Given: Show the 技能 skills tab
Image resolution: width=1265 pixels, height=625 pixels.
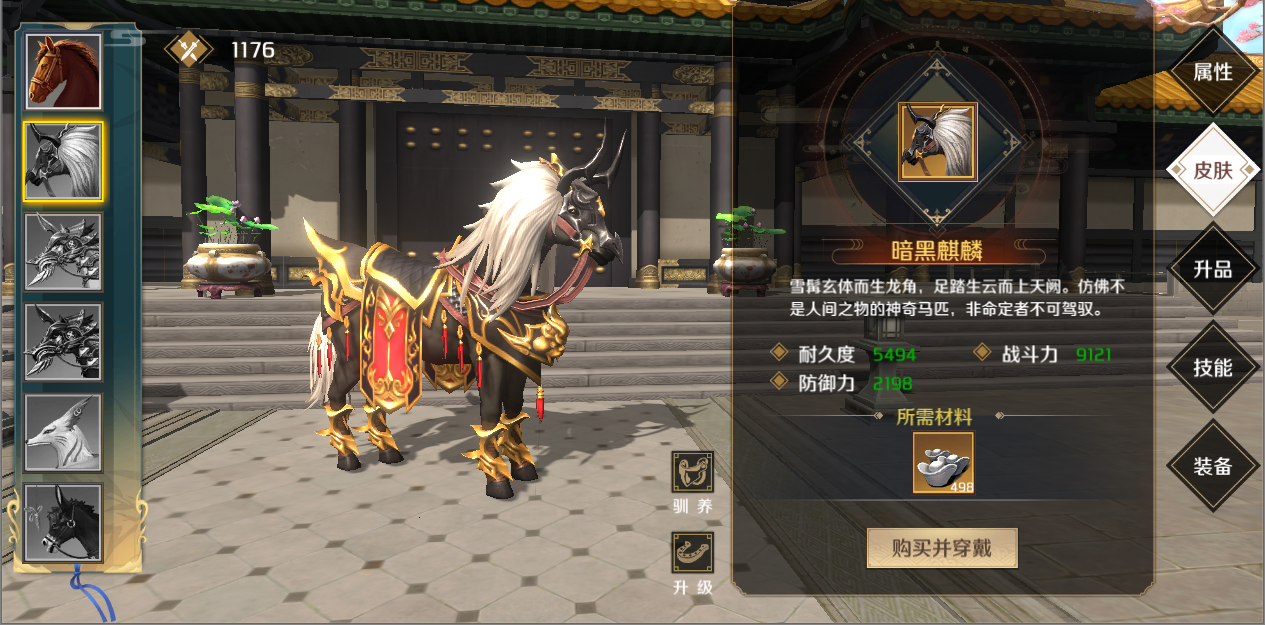Looking at the screenshot, I should click(x=1212, y=367).
